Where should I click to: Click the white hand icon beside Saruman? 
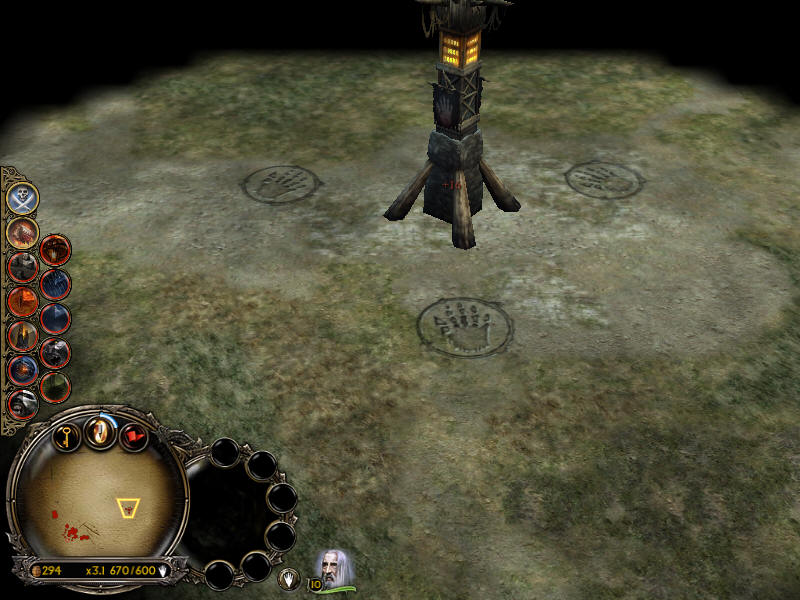pos(289,577)
